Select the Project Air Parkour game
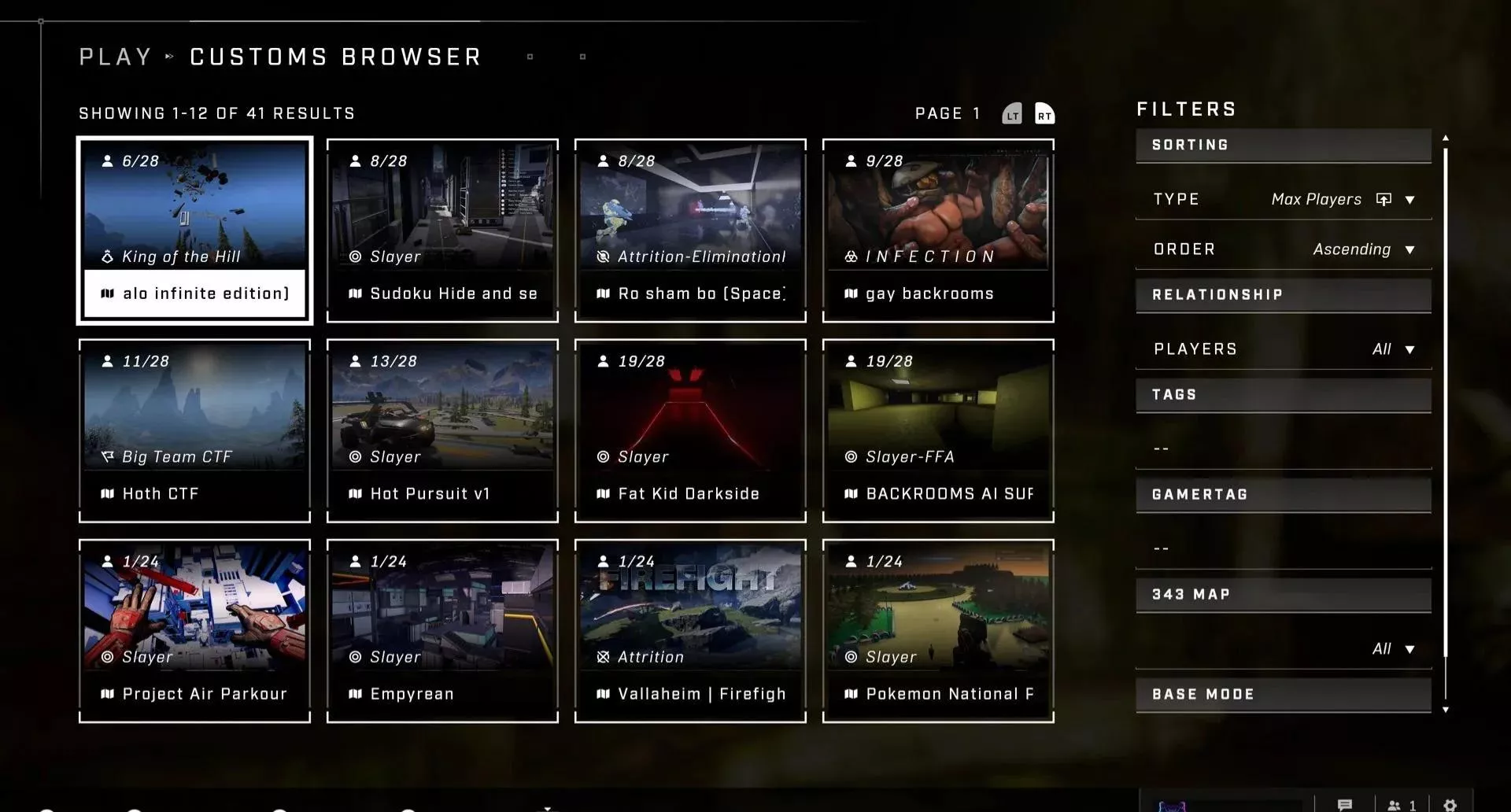Image resolution: width=1511 pixels, height=812 pixels. [x=194, y=630]
